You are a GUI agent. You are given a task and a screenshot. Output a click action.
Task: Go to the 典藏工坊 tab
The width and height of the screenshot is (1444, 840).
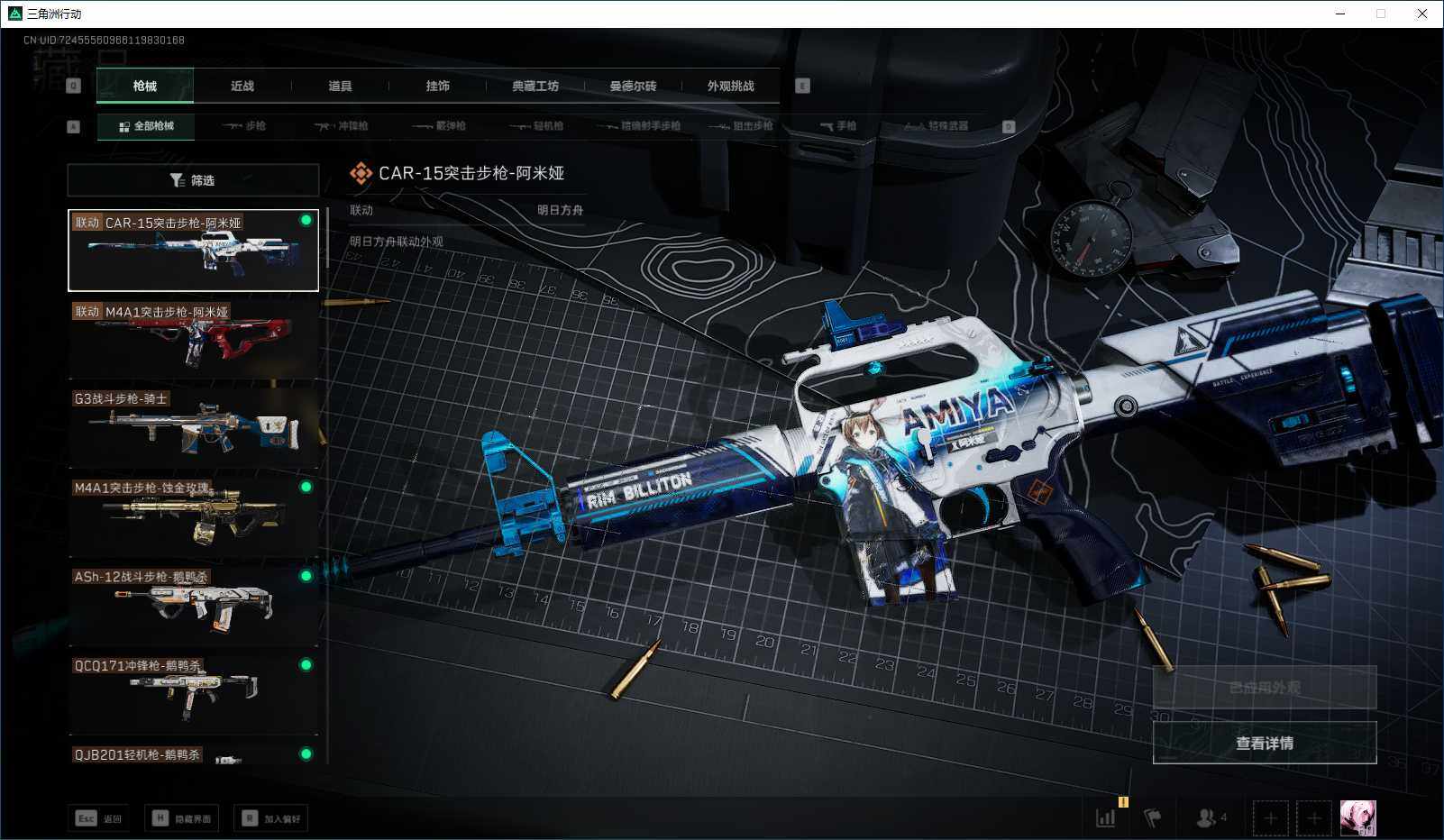(535, 86)
